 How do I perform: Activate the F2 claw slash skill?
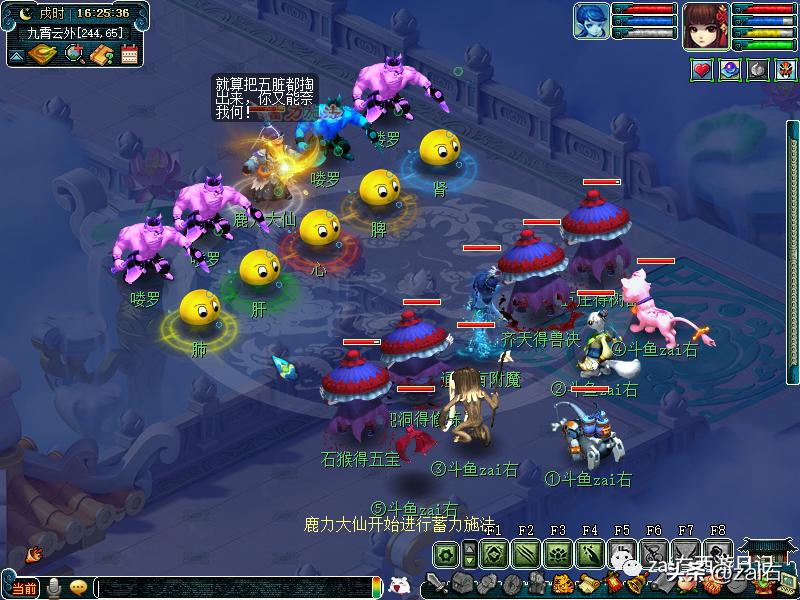[525, 553]
